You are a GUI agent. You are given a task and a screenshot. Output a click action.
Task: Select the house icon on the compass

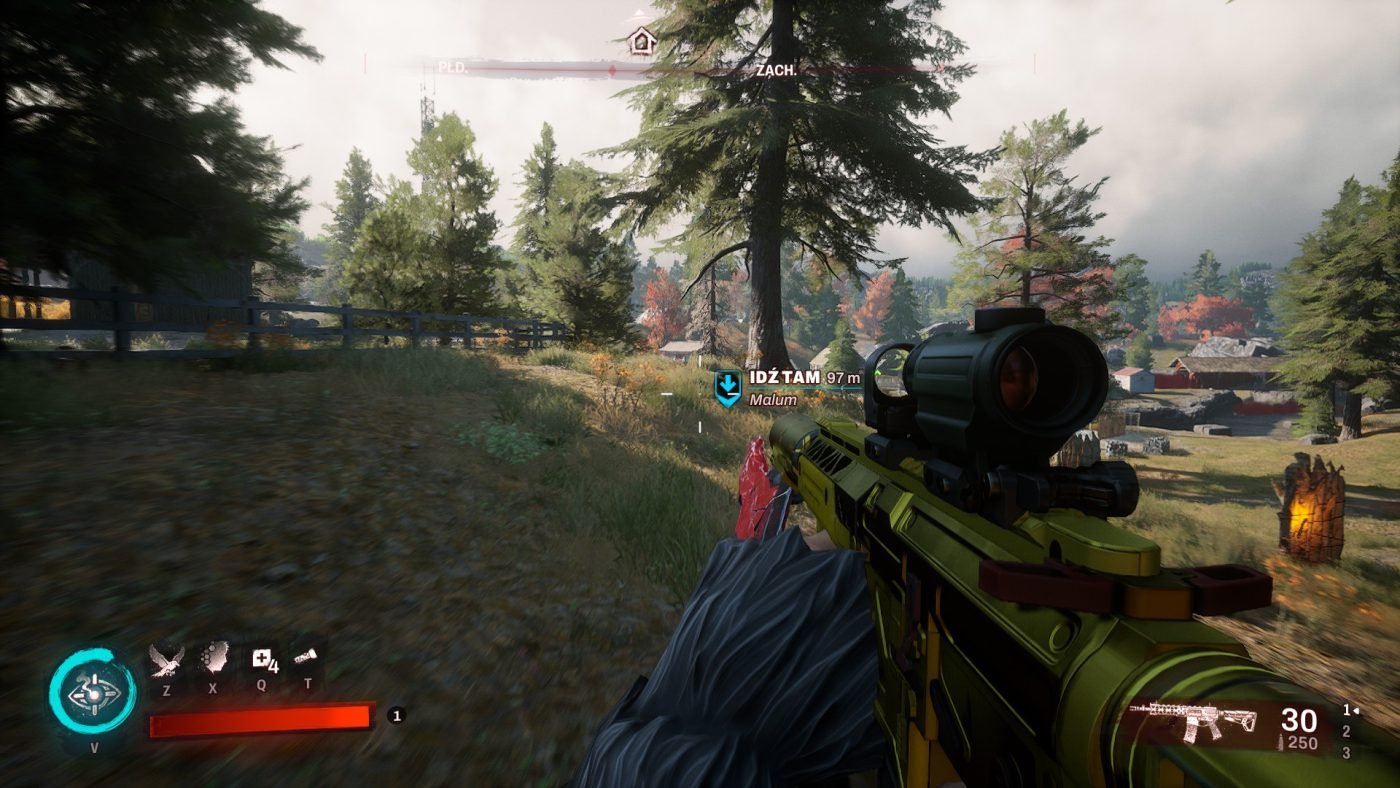click(641, 41)
